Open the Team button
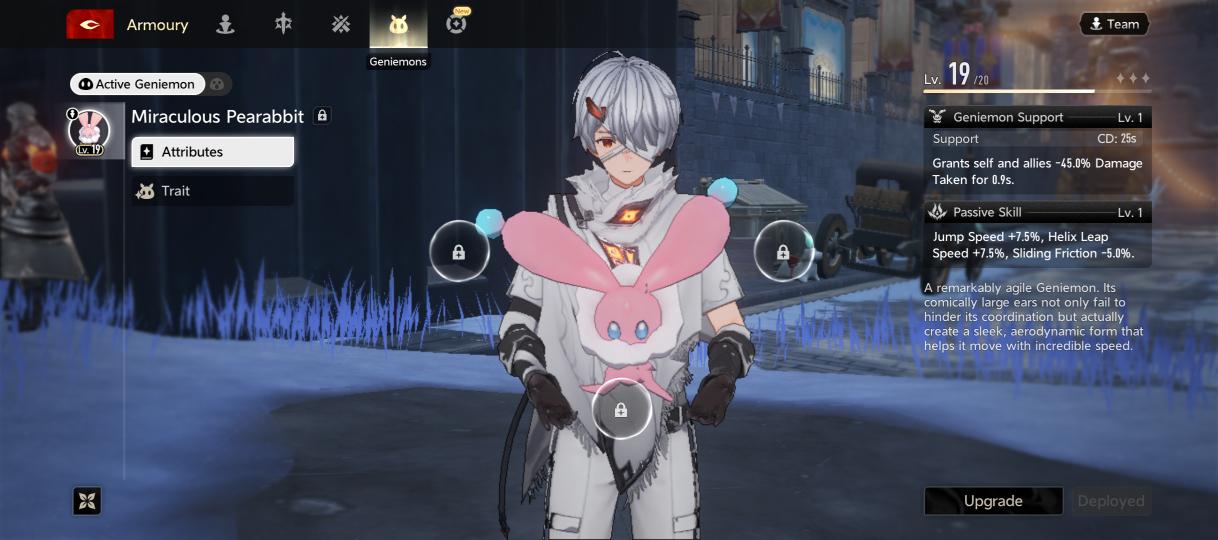Screen dimensions: 1218x540 [1114, 24]
